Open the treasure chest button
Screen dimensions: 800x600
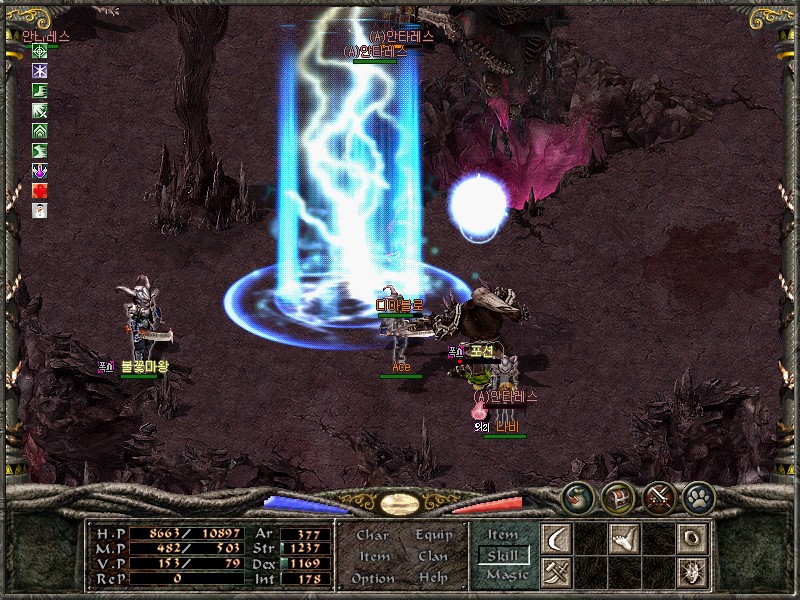[617, 496]
